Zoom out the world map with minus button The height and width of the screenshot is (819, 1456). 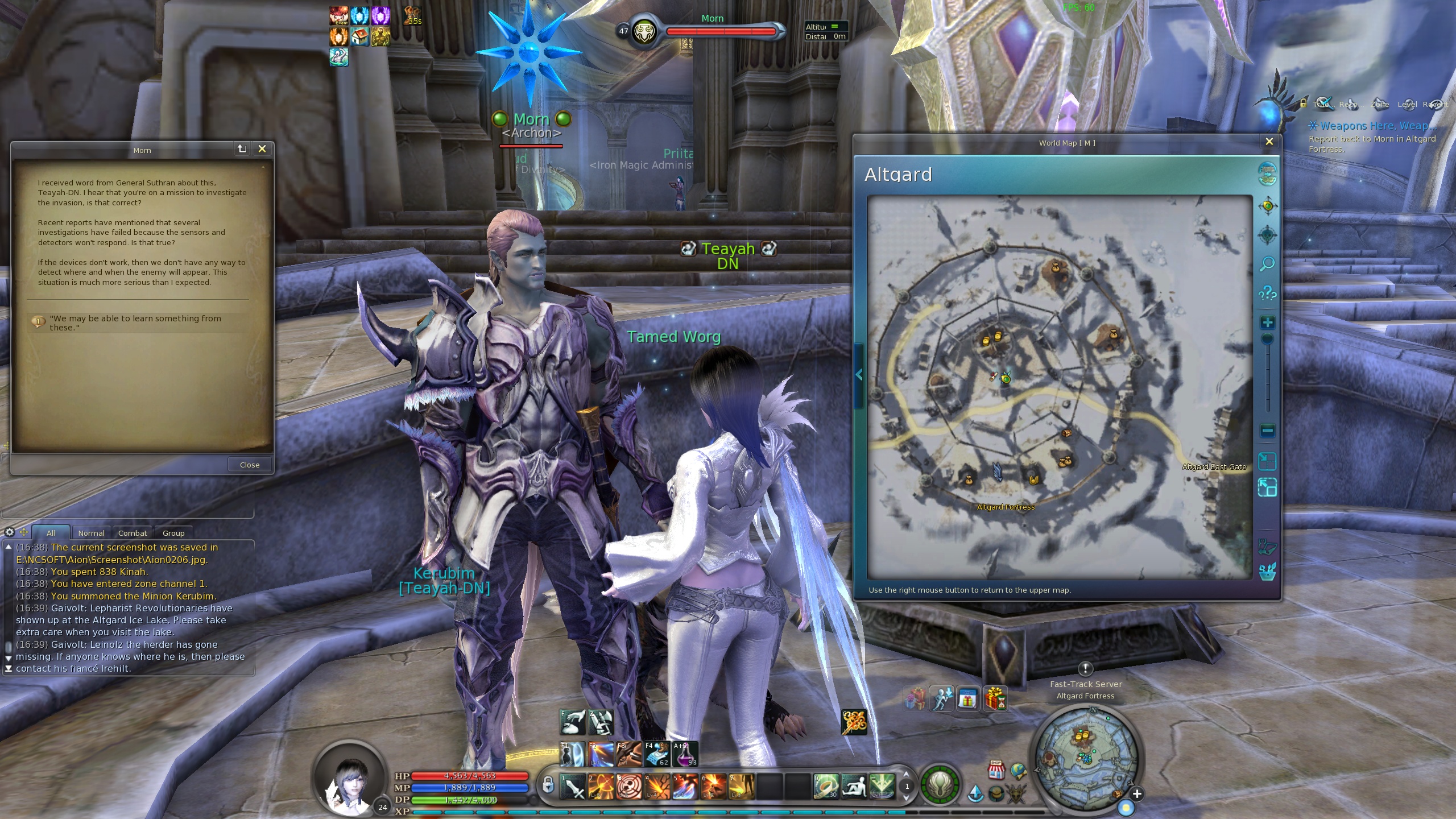(x=1267, y=431)
